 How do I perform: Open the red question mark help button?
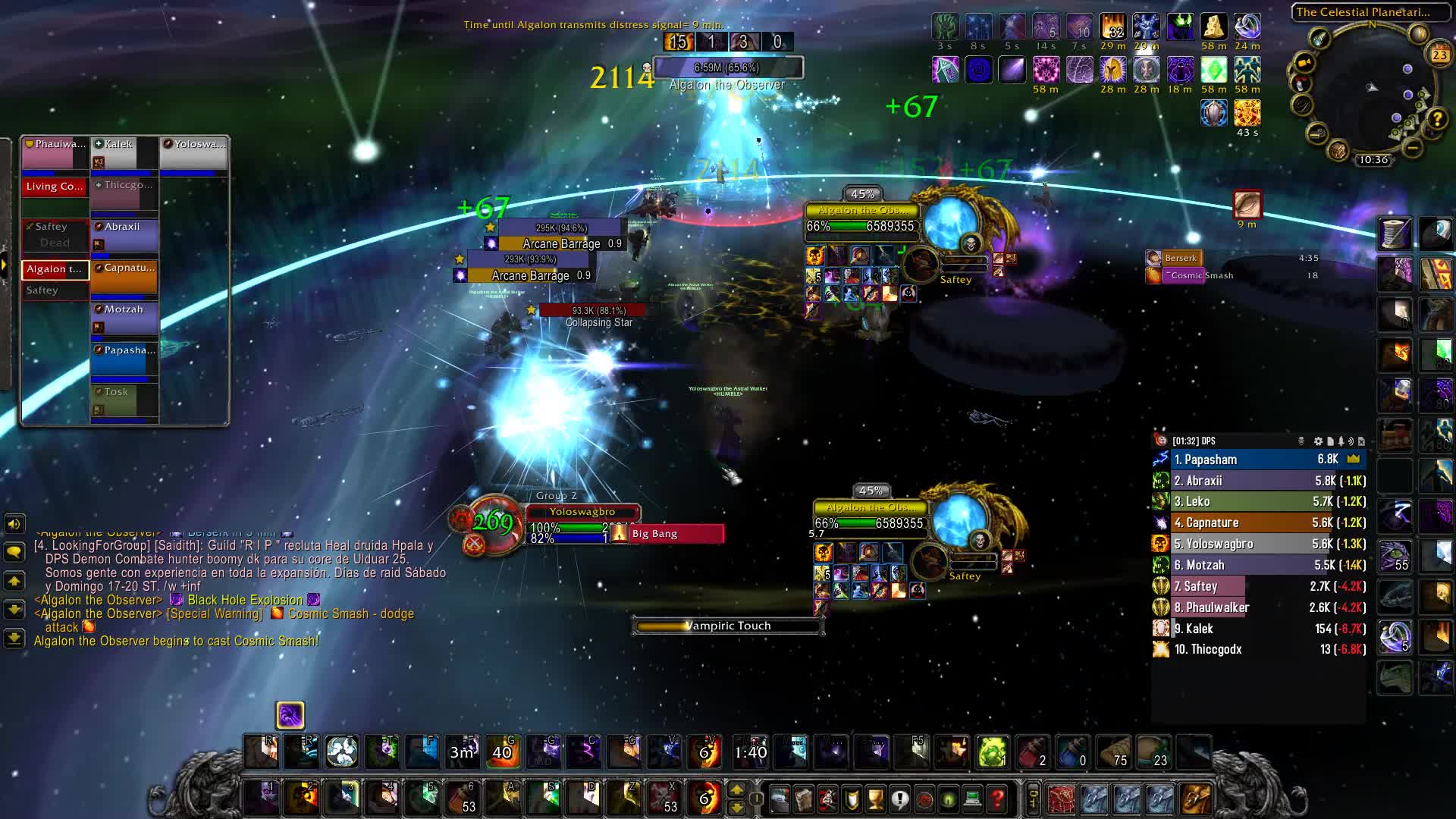point(997,799)
